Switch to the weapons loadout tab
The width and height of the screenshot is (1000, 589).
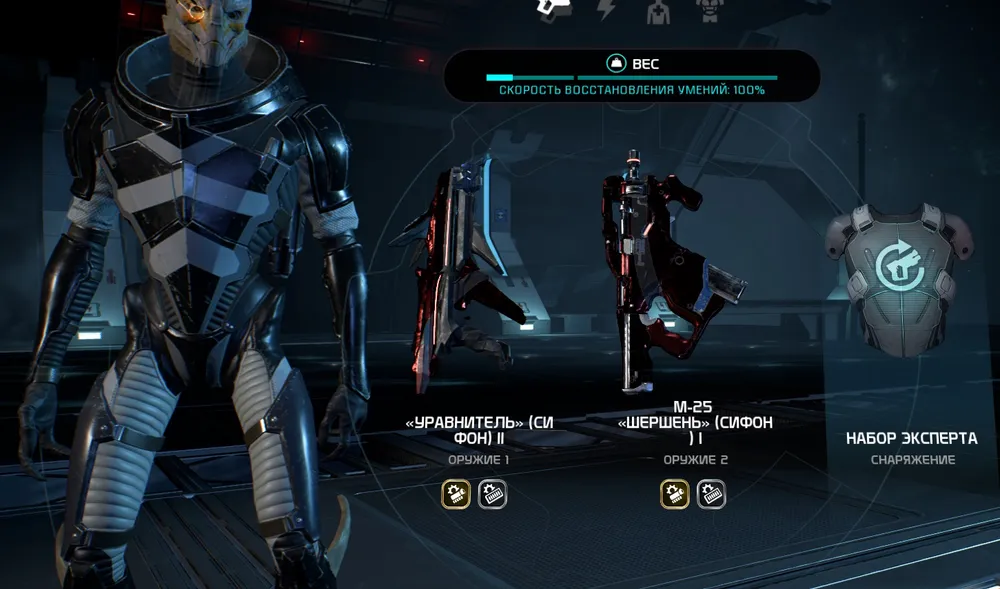click(x=552, y=9)
